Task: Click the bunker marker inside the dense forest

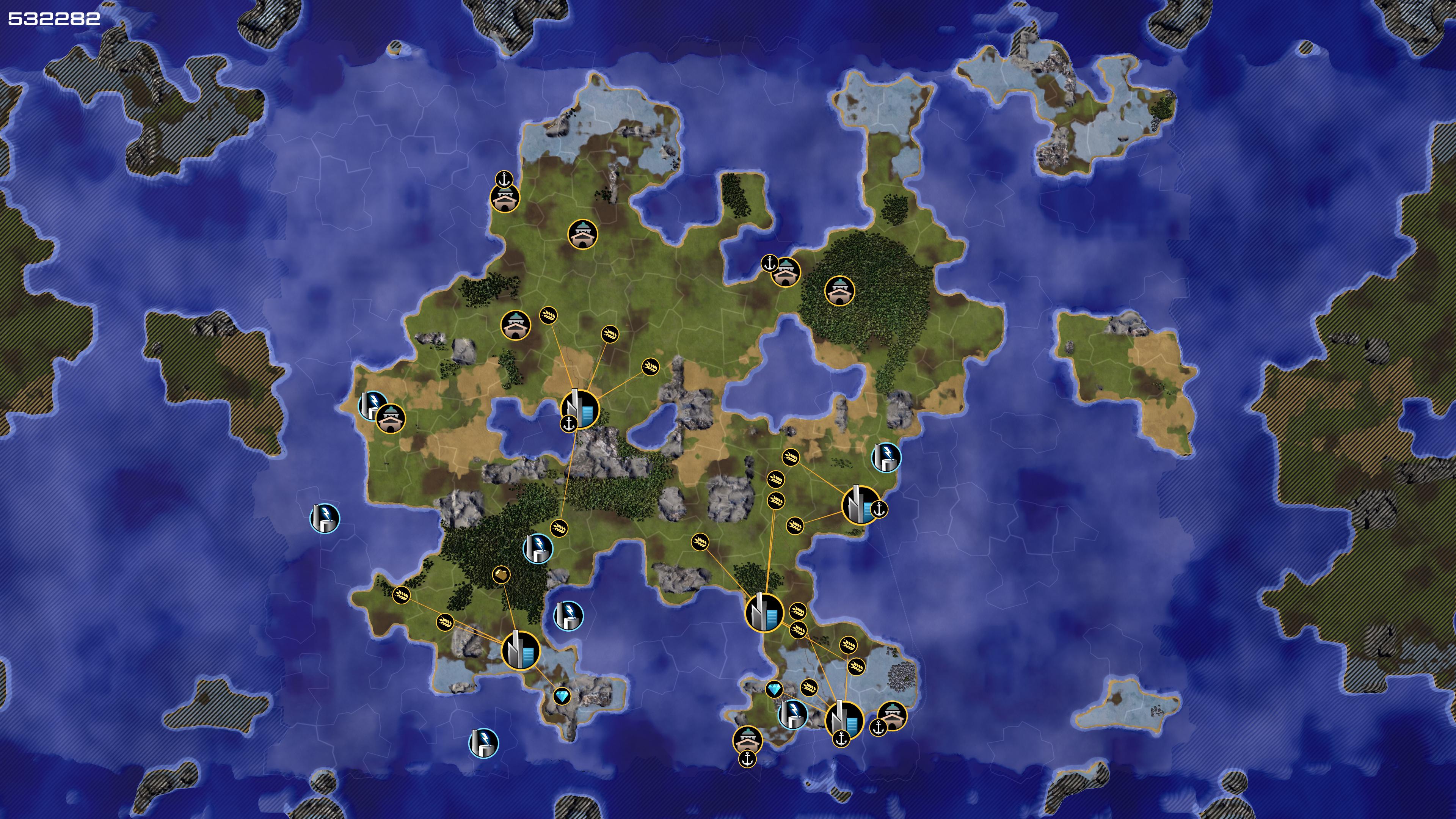Action: pyautogui.click(x=839, y=290)
